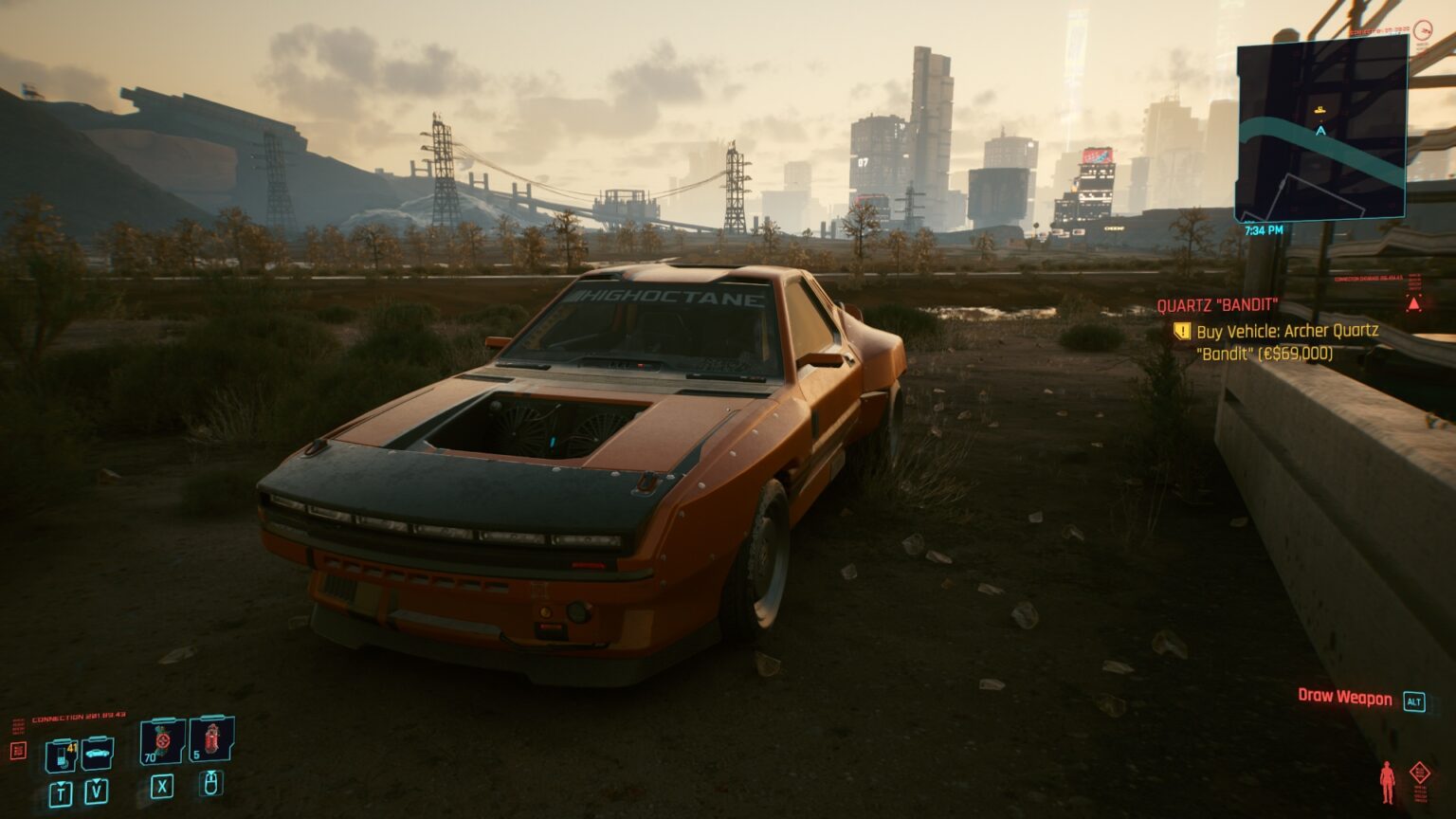Screen dimensions: 1456x819
Task: Click the red glitch connection icon on left edge
Action: pyautogui.click(x=18, y=751)
